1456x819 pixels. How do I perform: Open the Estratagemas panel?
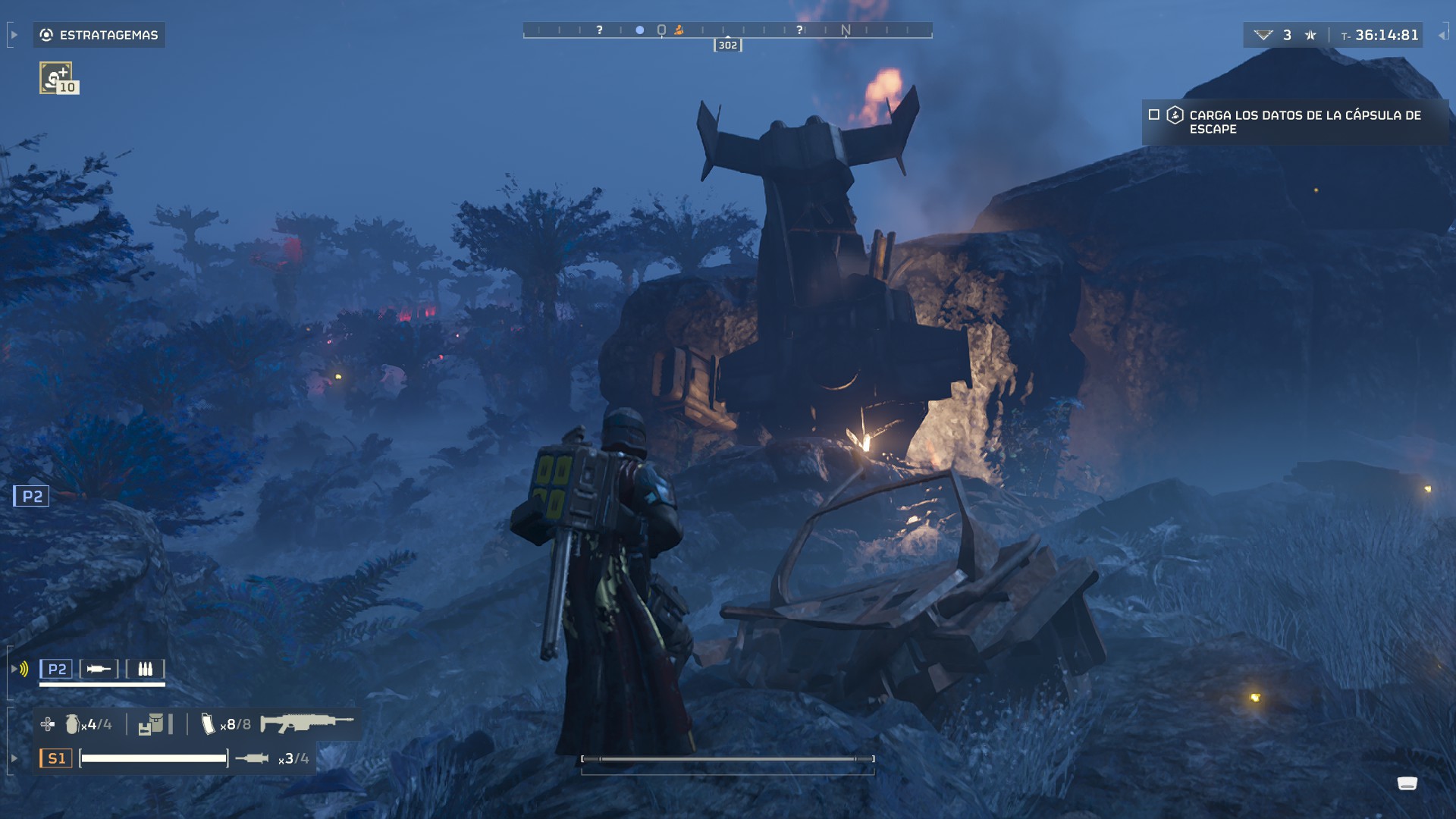[99, 35]
